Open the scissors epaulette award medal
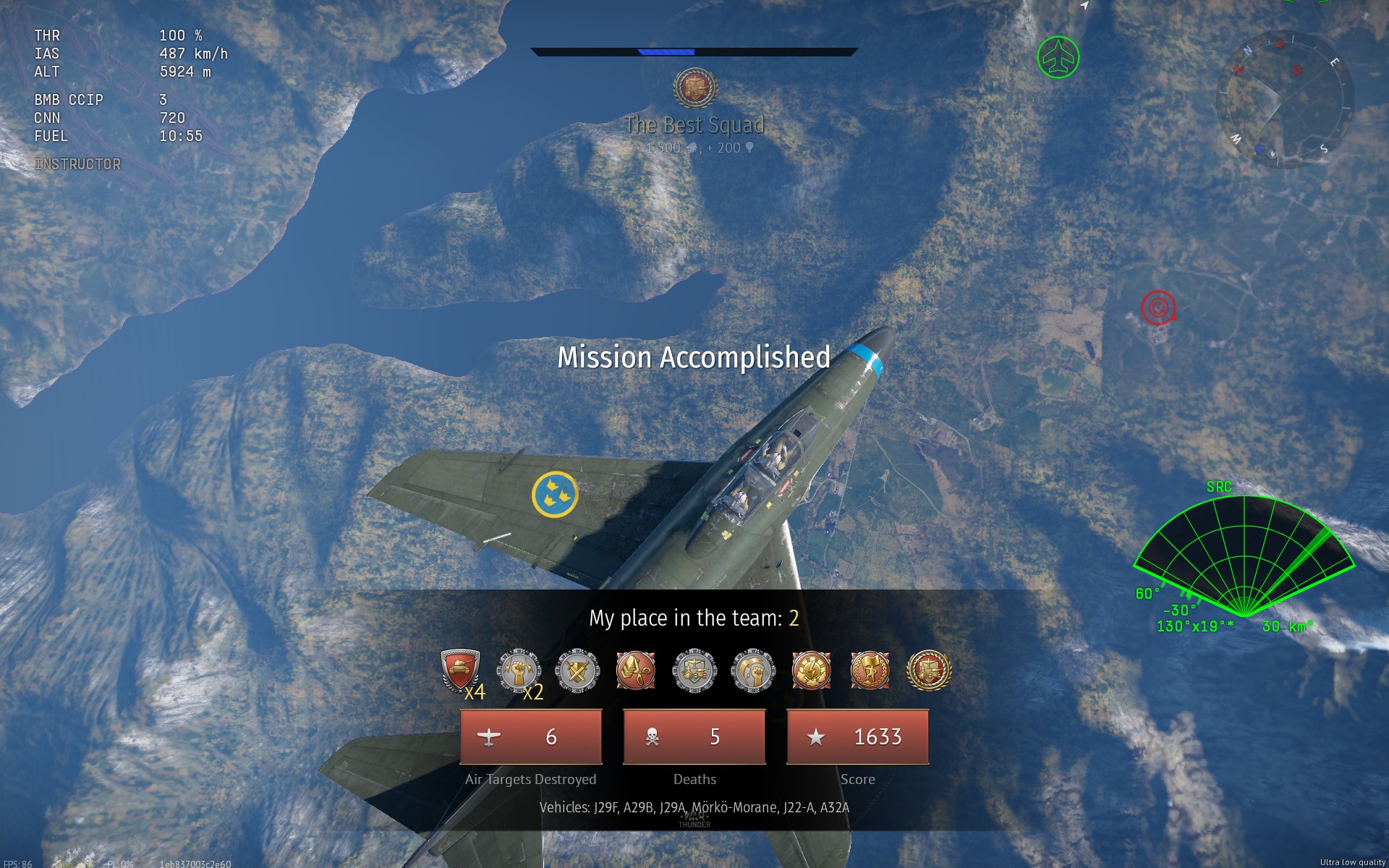The width and height of the screenshot is (1389, 868). [x=635, y=671]
